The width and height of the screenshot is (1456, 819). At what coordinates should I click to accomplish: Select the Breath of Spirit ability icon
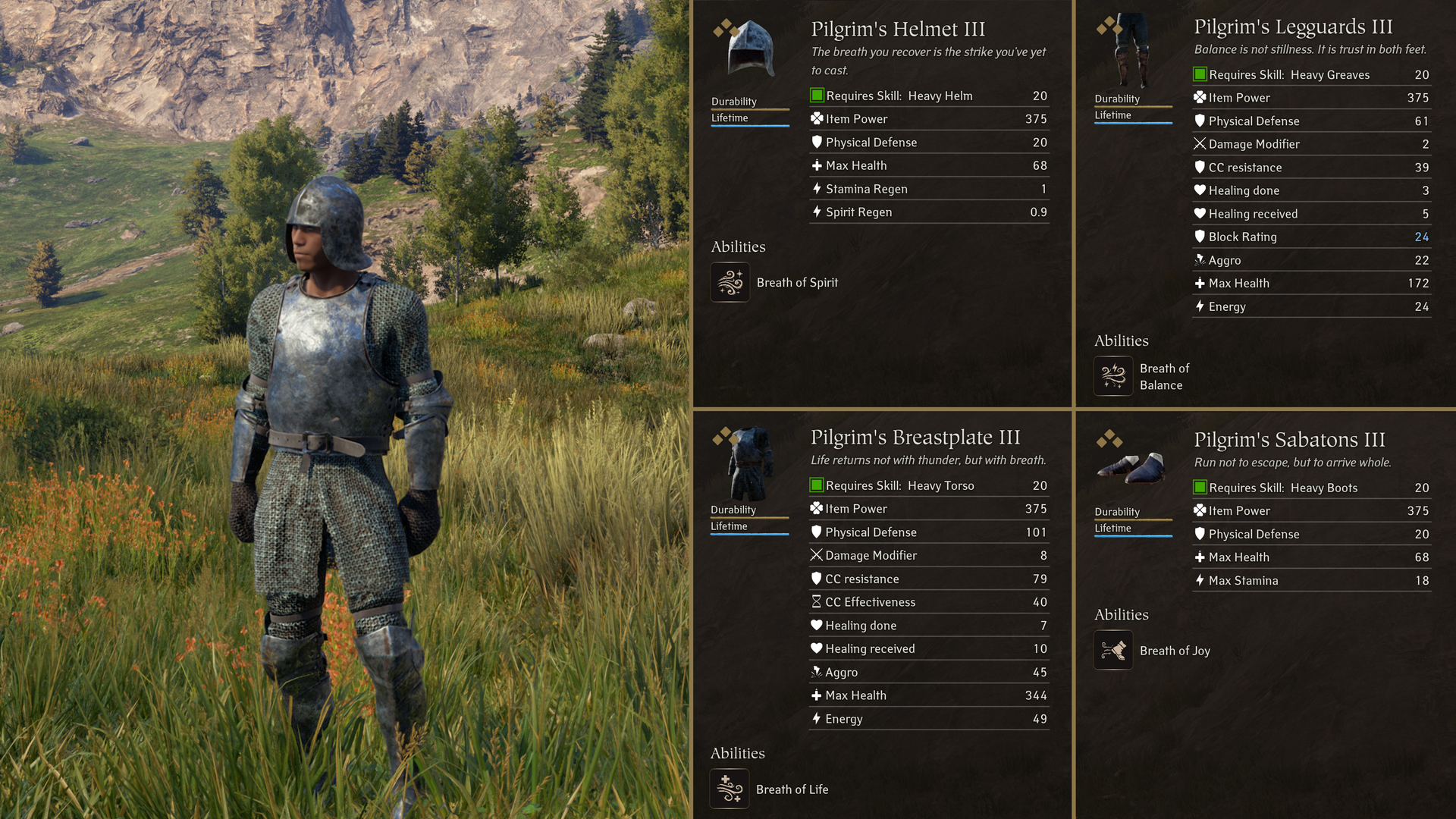(x=730, y=282)
